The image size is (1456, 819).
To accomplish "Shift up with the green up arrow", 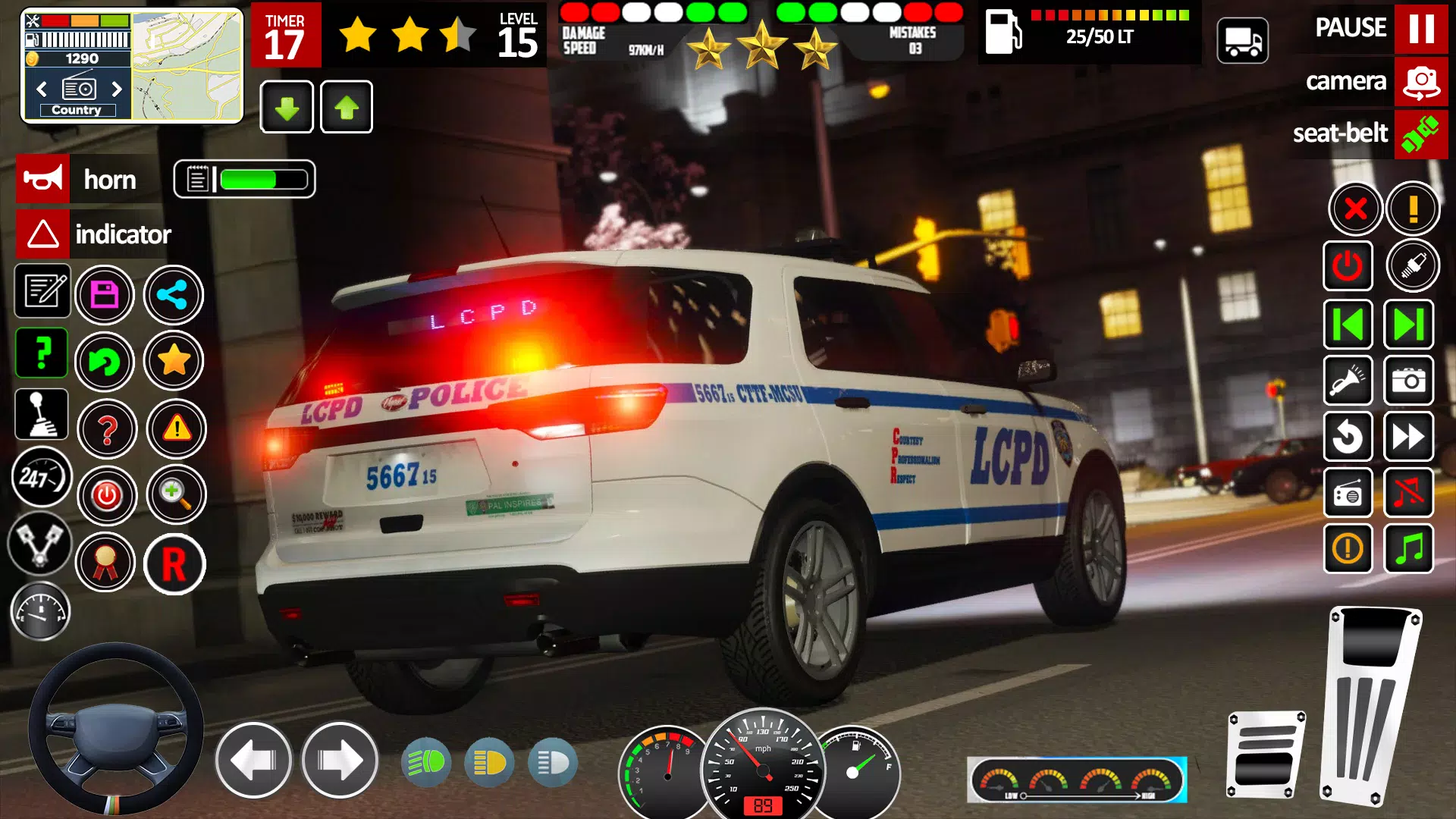I will click(346, 108).
